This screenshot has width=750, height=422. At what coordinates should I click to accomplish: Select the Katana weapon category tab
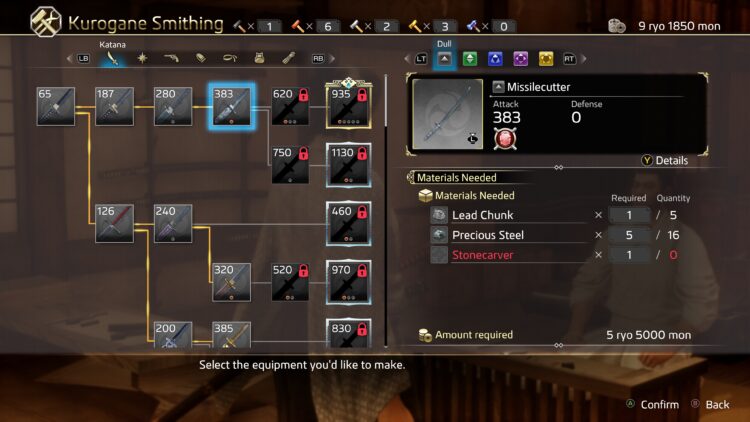pyautogui.click(x=112, y=59)
